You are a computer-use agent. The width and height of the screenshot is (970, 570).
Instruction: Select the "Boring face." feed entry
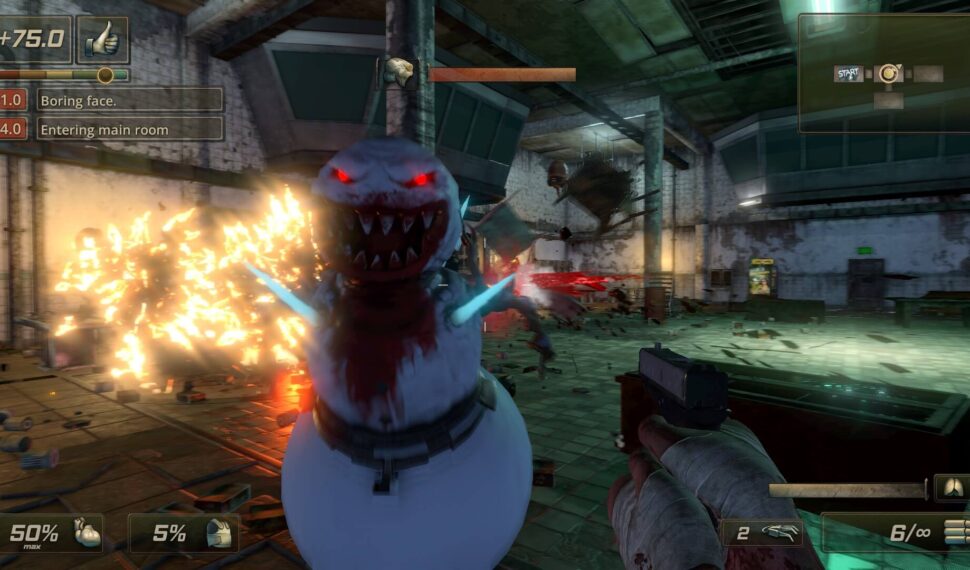[x=129, y=100]
